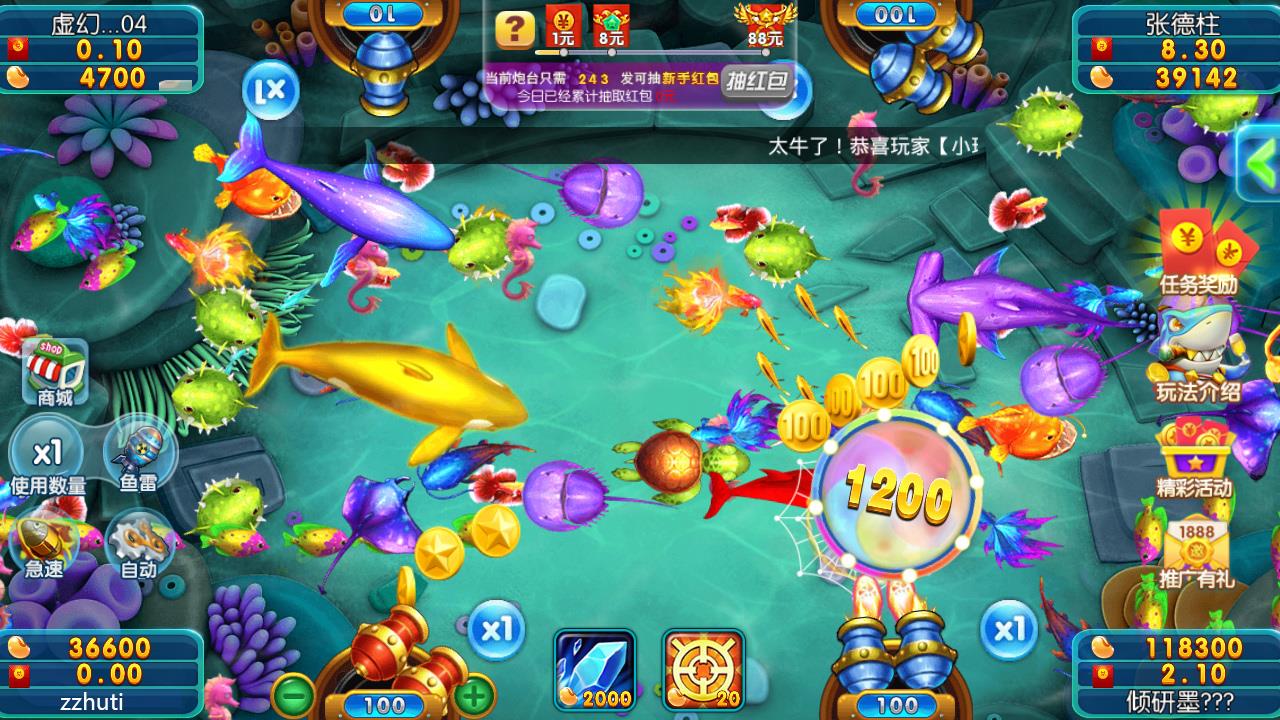Open the 商城 shop
Image resolution: width=1280 pixels, height=720 pixels.
click(57, 372)
